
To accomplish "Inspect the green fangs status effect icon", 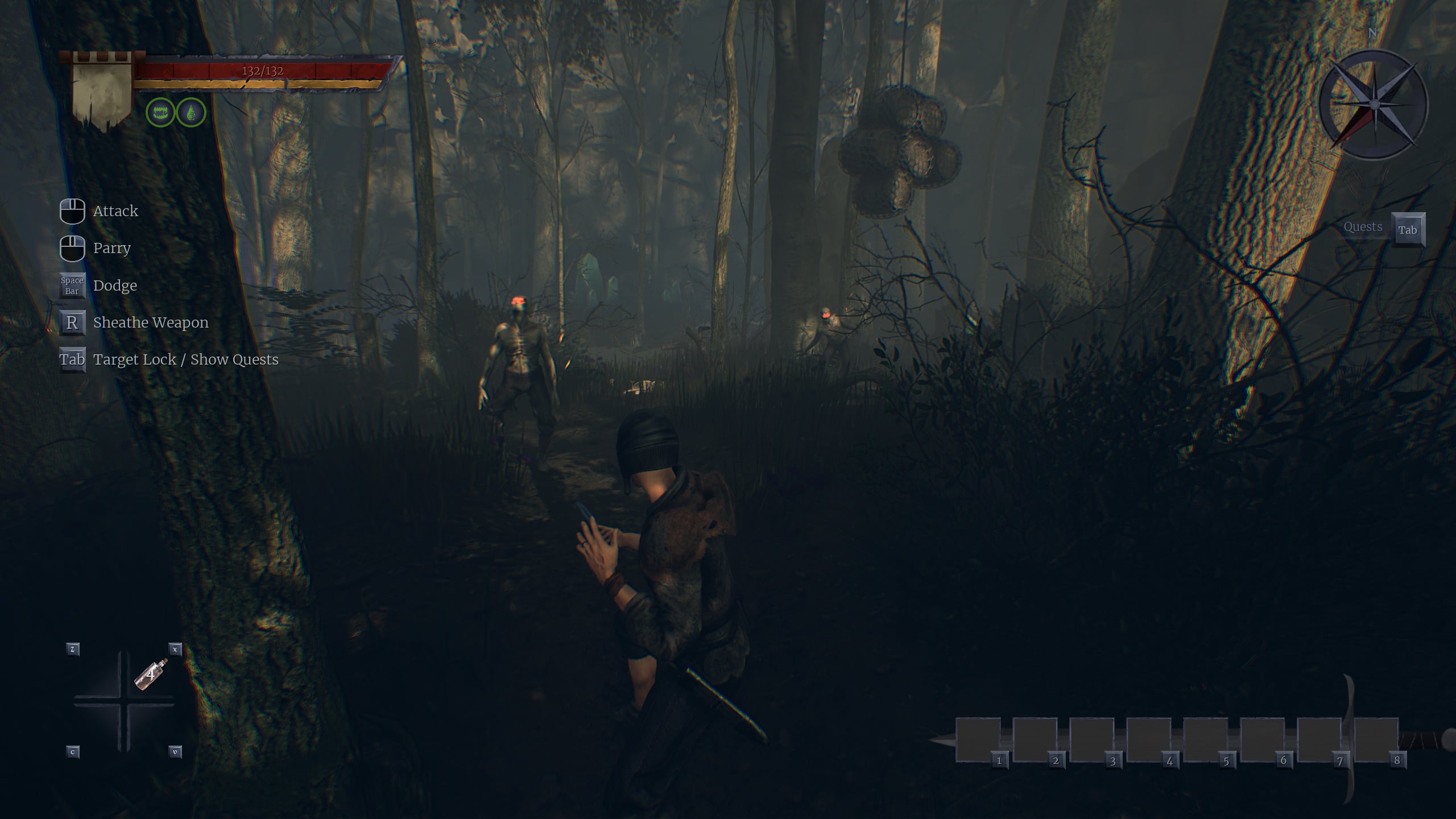I will (160, 112).
